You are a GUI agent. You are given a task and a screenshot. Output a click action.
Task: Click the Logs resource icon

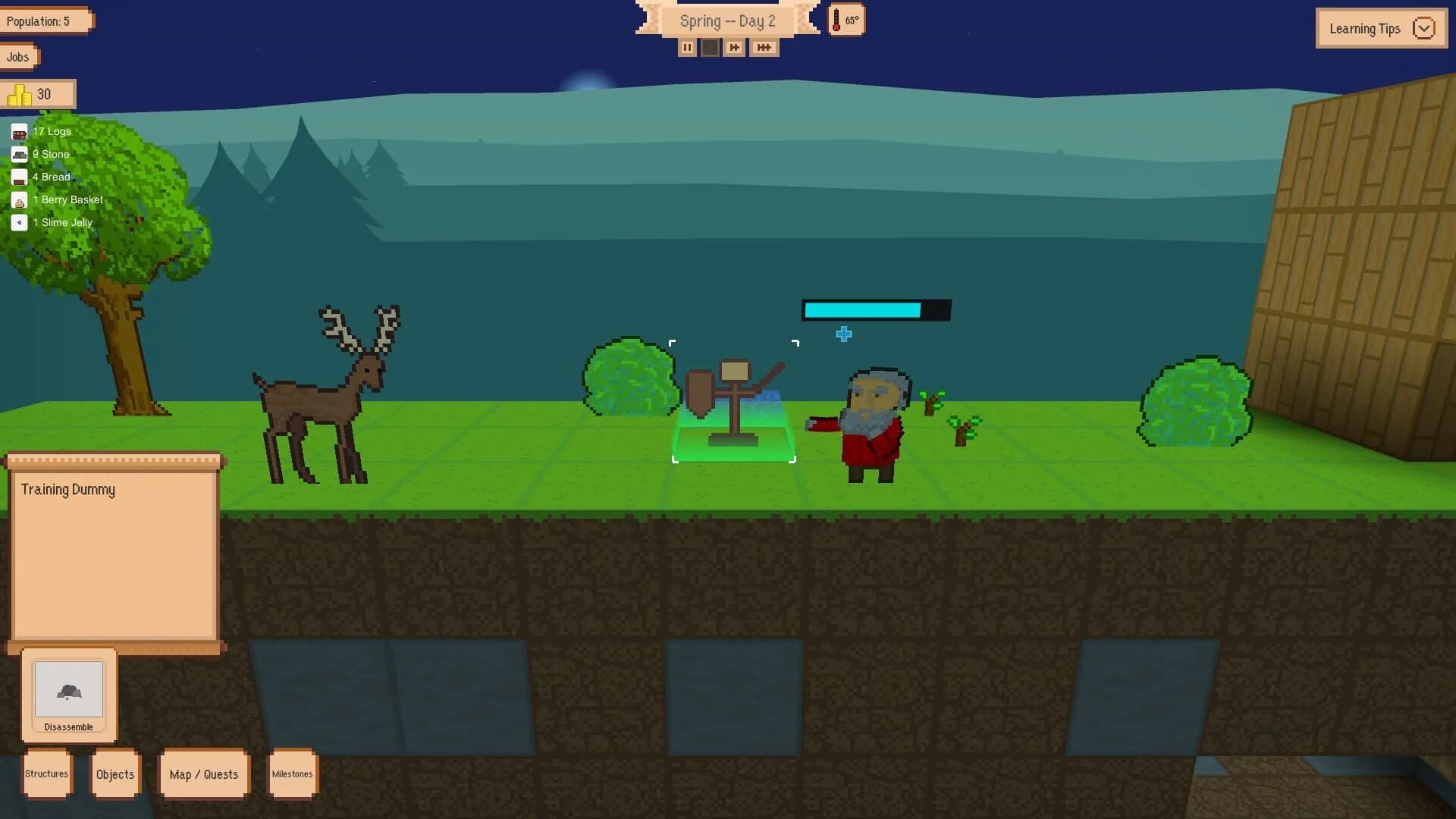[x=18, y=131]
